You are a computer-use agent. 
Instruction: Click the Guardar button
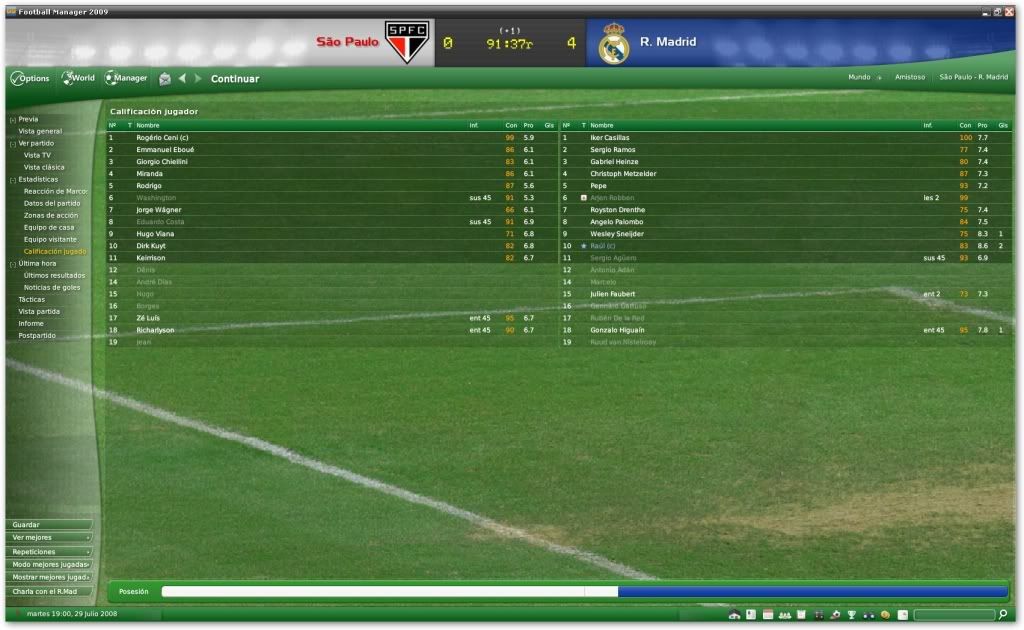[48, 524]
